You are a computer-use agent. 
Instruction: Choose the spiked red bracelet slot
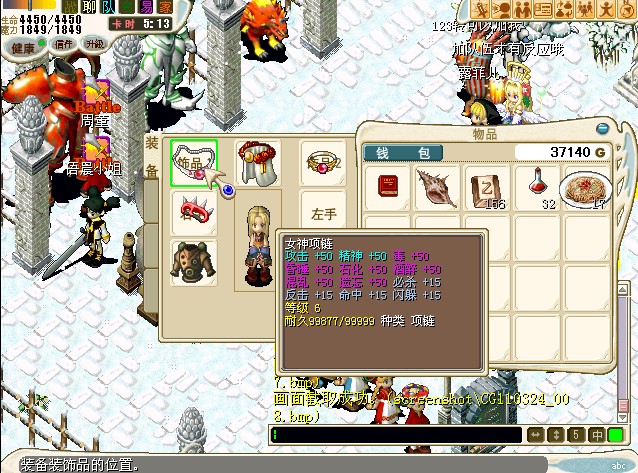[x=194, y=210]
